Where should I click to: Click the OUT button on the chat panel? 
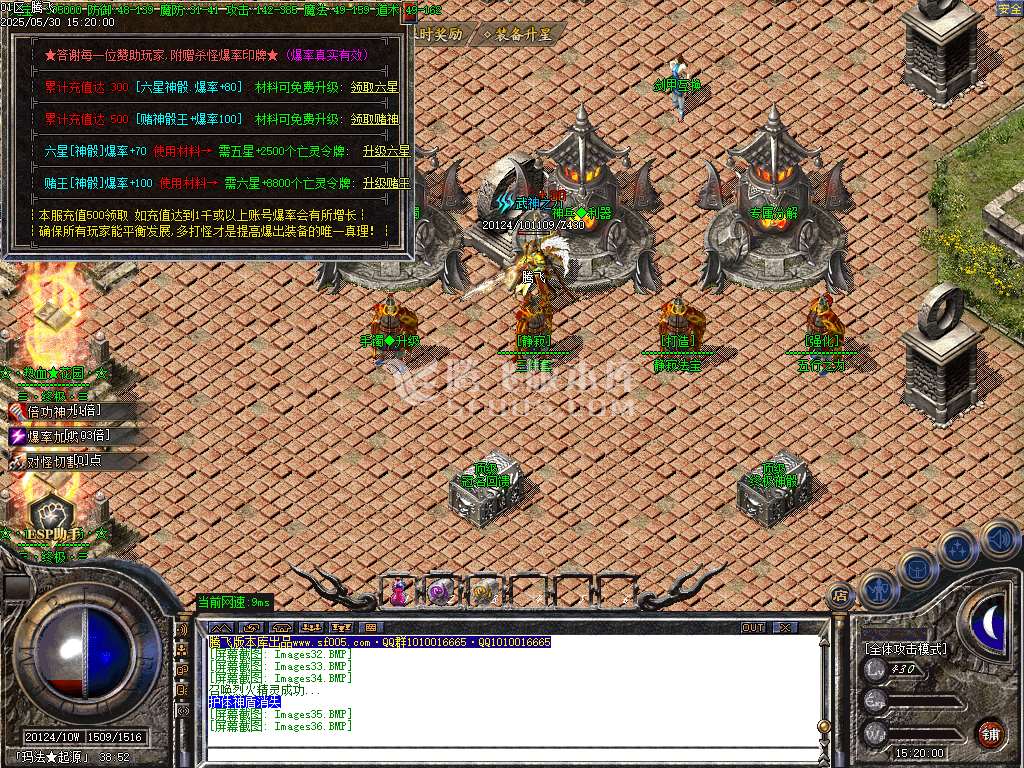click(x=753, y=628)
